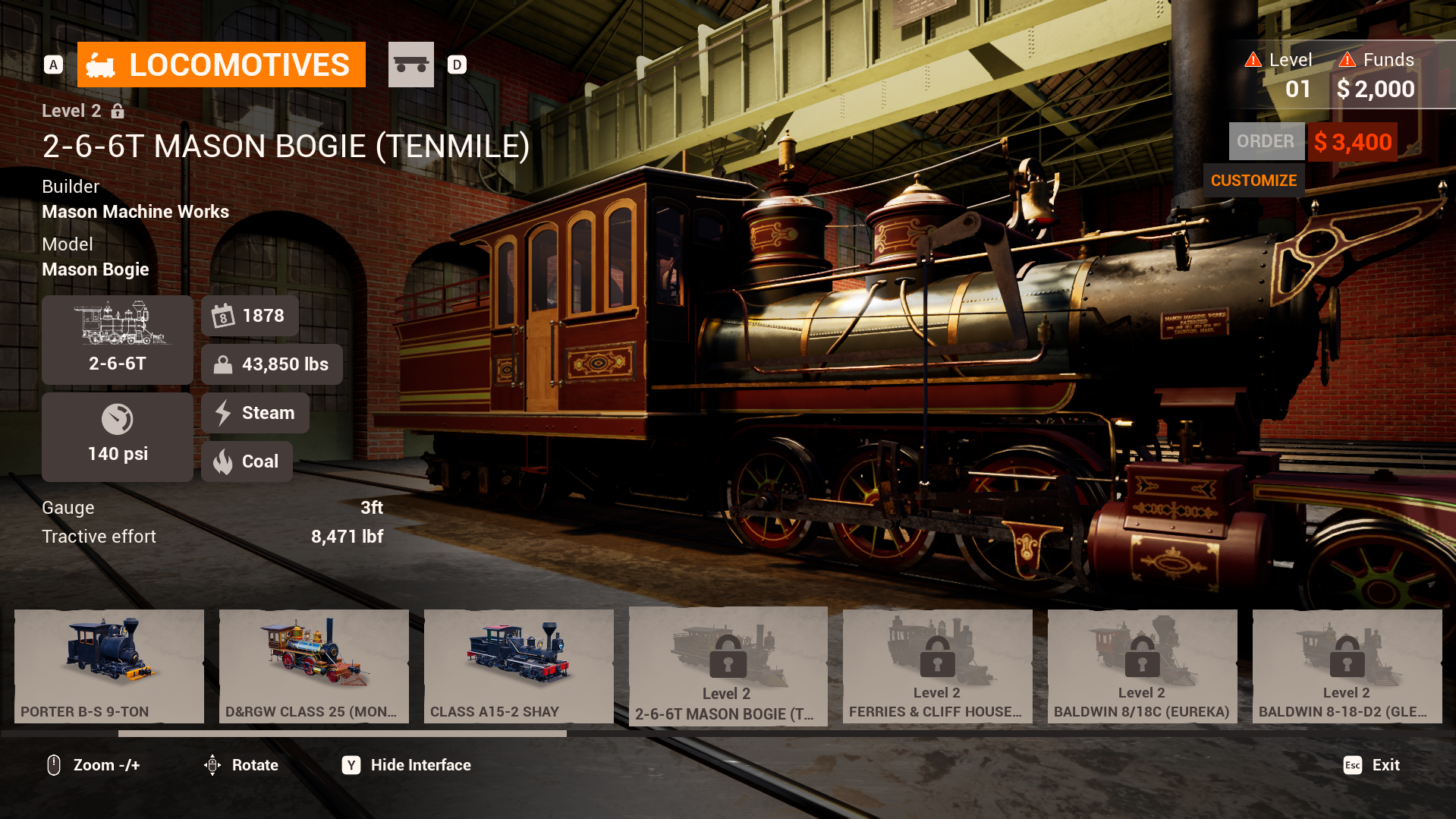Viewport: 1456px width, 819px height.
Task: Open the Customize option
Action: pos(1253,181)
